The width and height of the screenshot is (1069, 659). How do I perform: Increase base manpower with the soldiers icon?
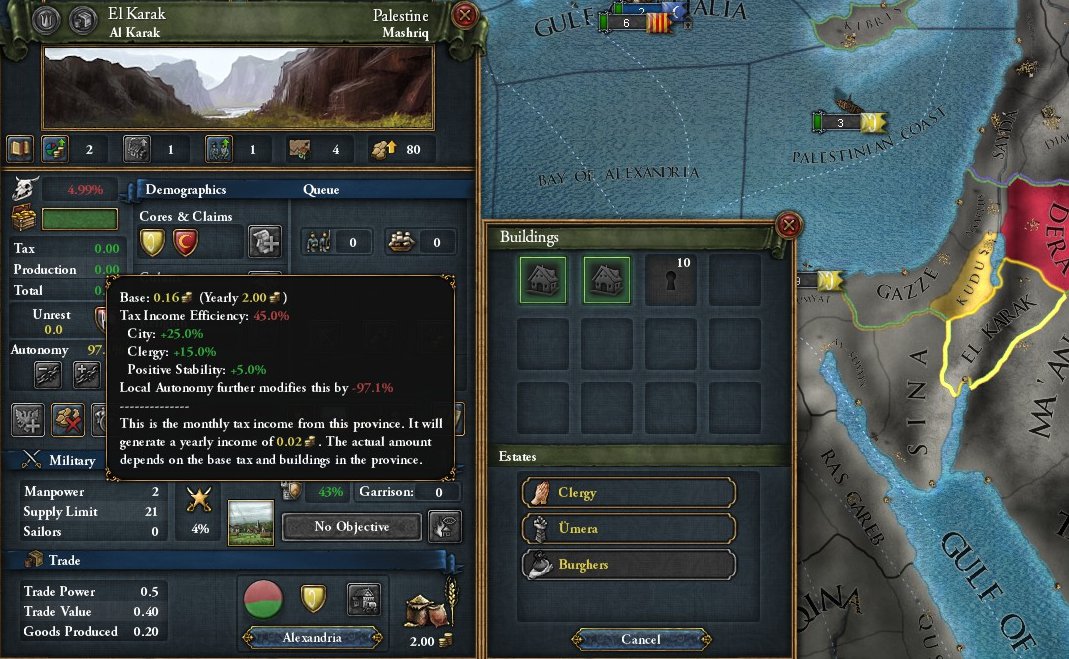coord(219,150)
